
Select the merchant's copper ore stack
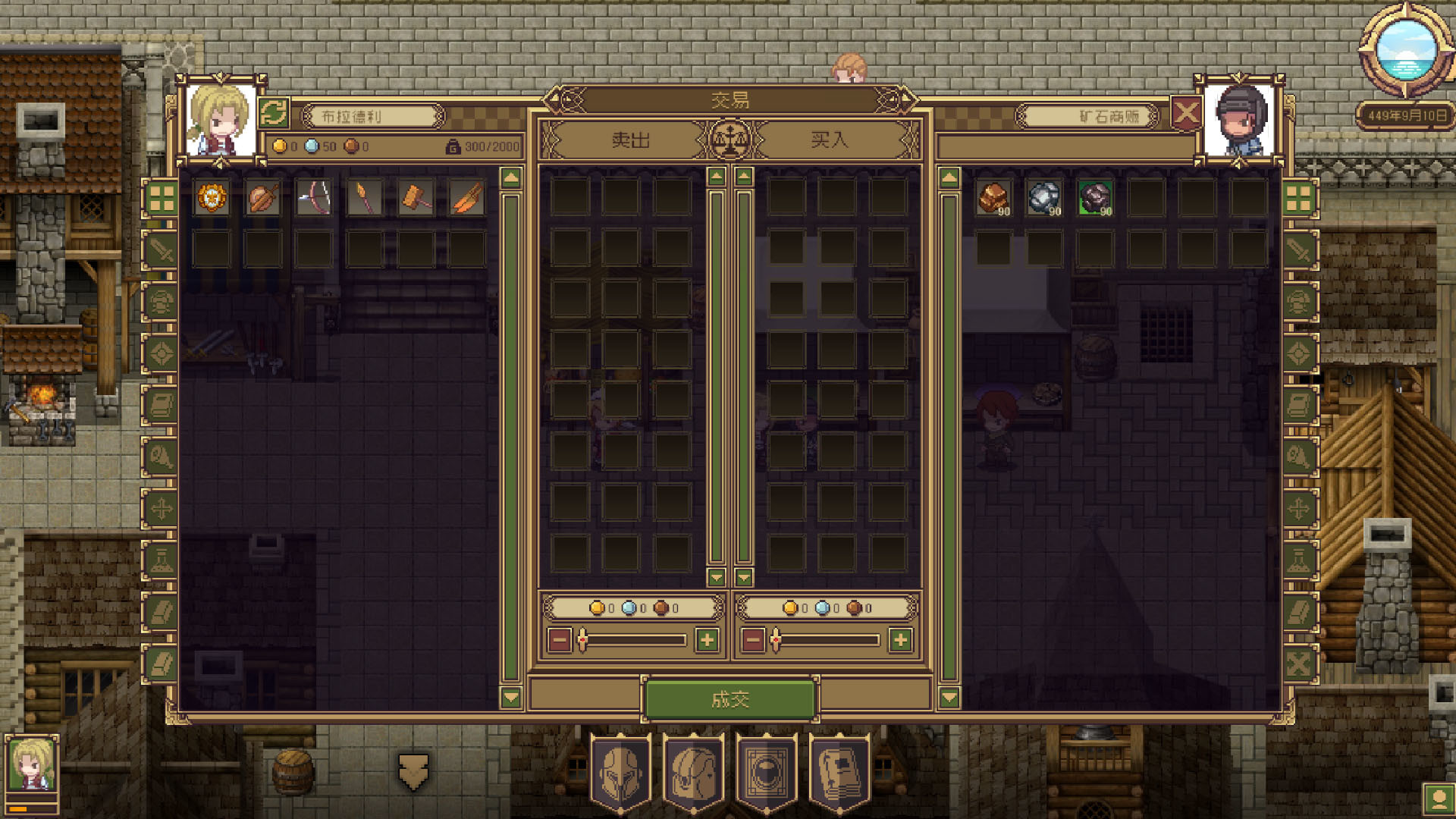pos(993,198)
